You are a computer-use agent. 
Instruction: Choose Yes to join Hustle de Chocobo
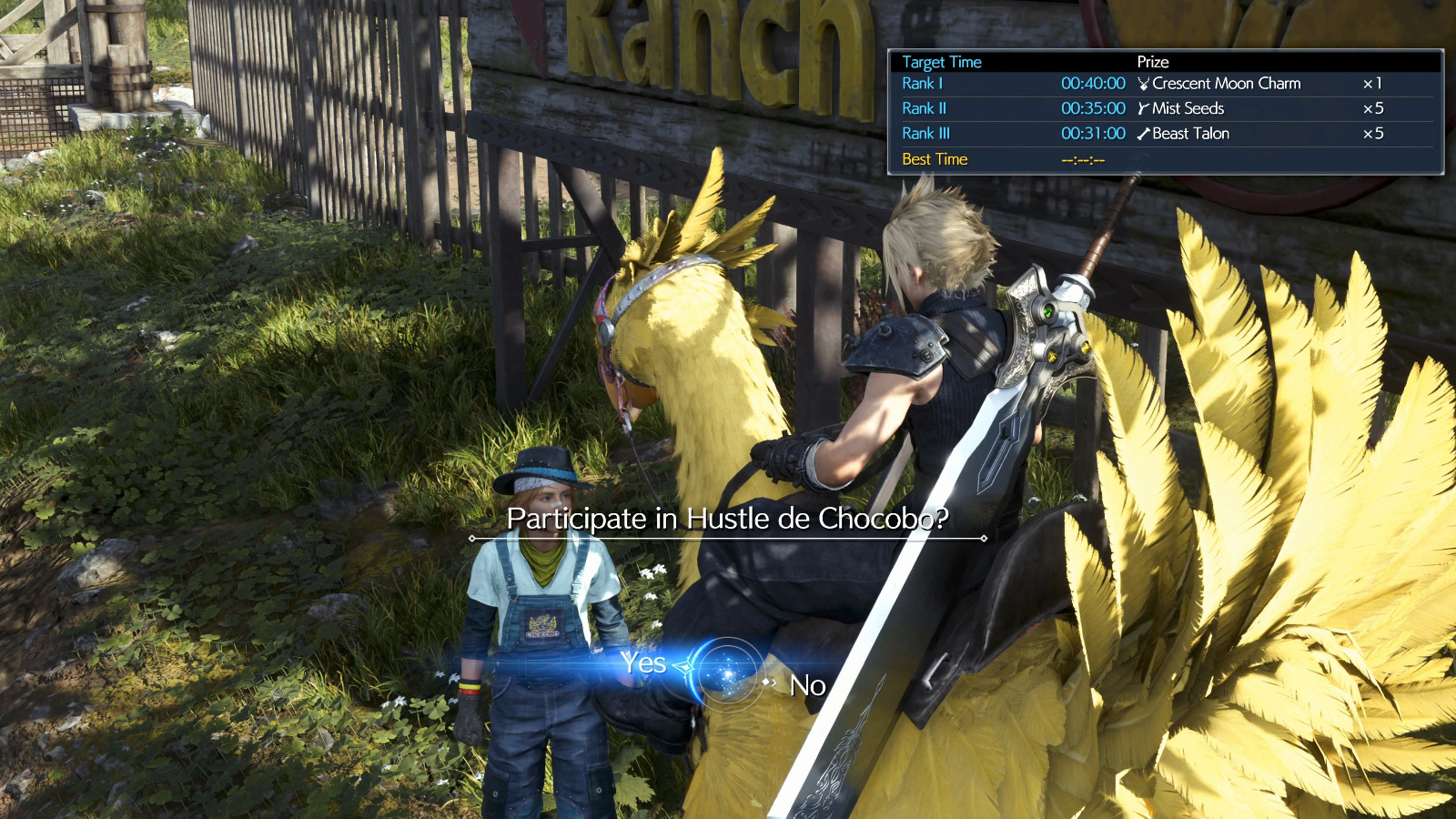click(643, 663)
